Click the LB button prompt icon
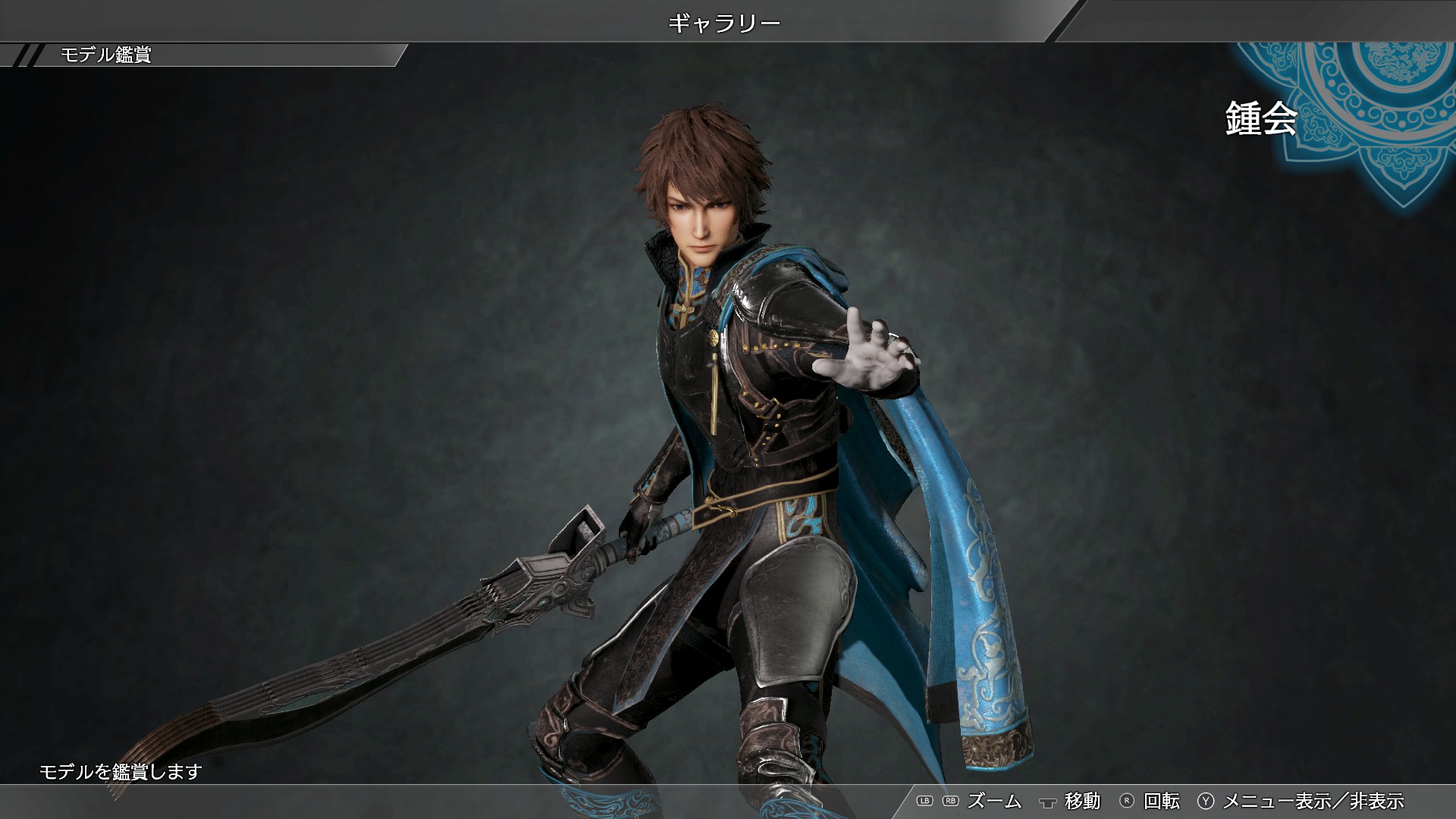 924,801
